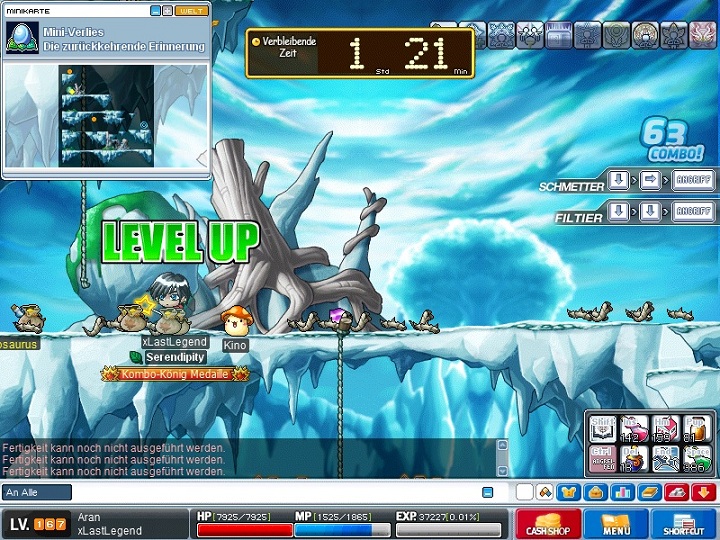720x540 pixels.
Task: Select the pink Hm quickslot item
Action: pyautogui.click(x=665, y=429)
